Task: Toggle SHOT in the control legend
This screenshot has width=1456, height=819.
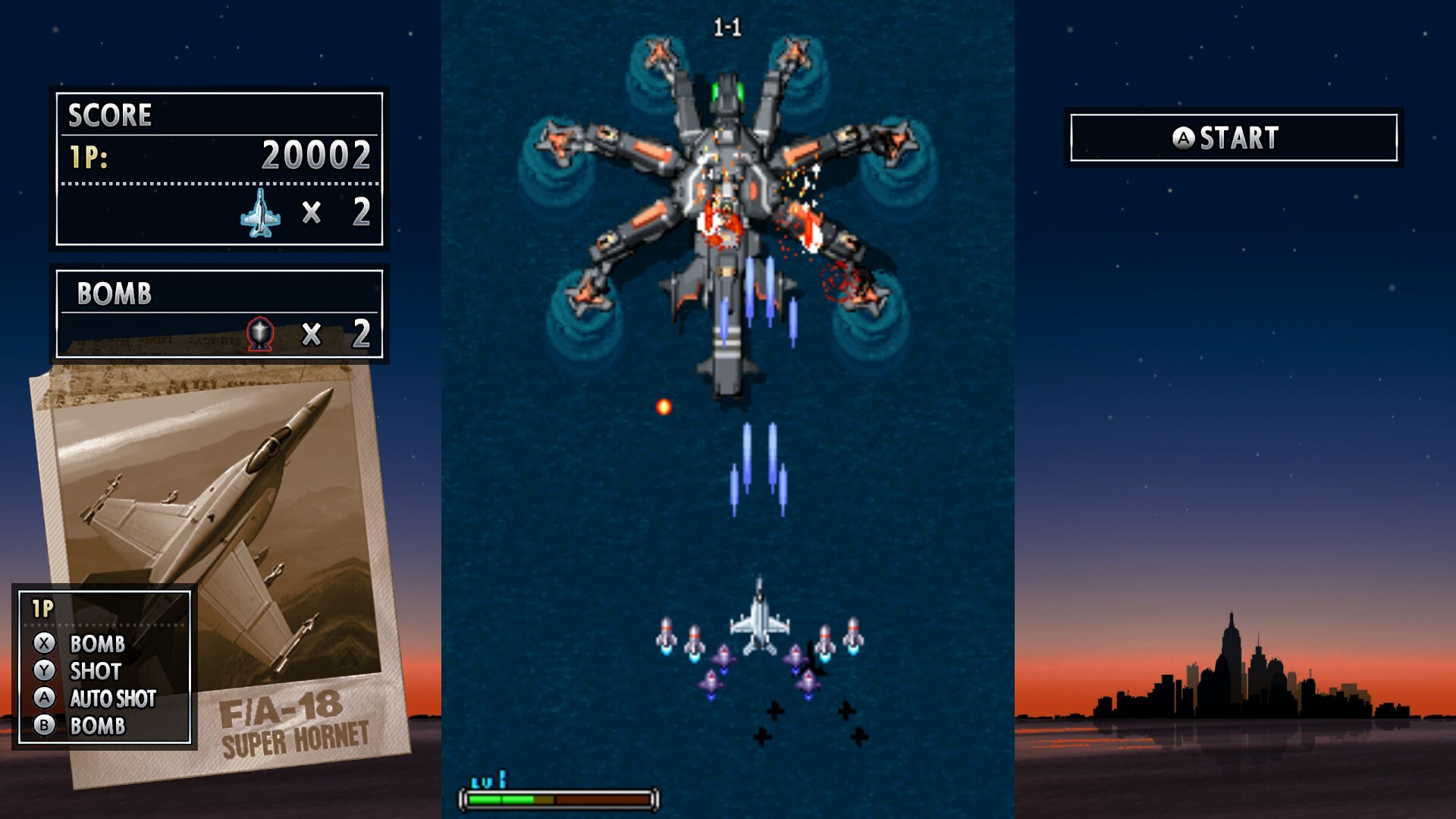Action: 95,671
